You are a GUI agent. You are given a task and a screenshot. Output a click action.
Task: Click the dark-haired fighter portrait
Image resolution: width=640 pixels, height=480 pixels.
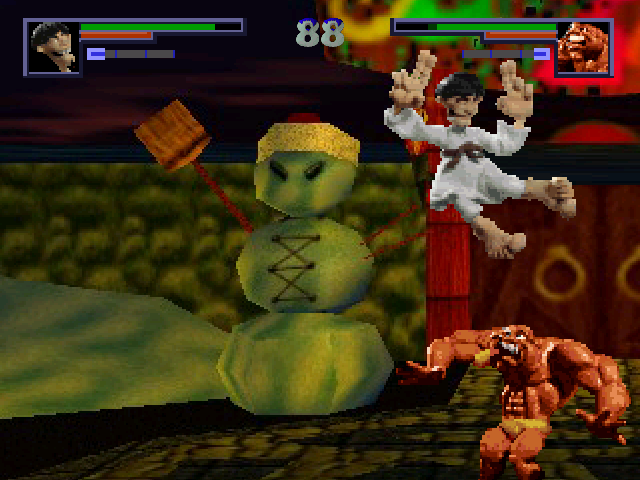click(x=52, y=47)
